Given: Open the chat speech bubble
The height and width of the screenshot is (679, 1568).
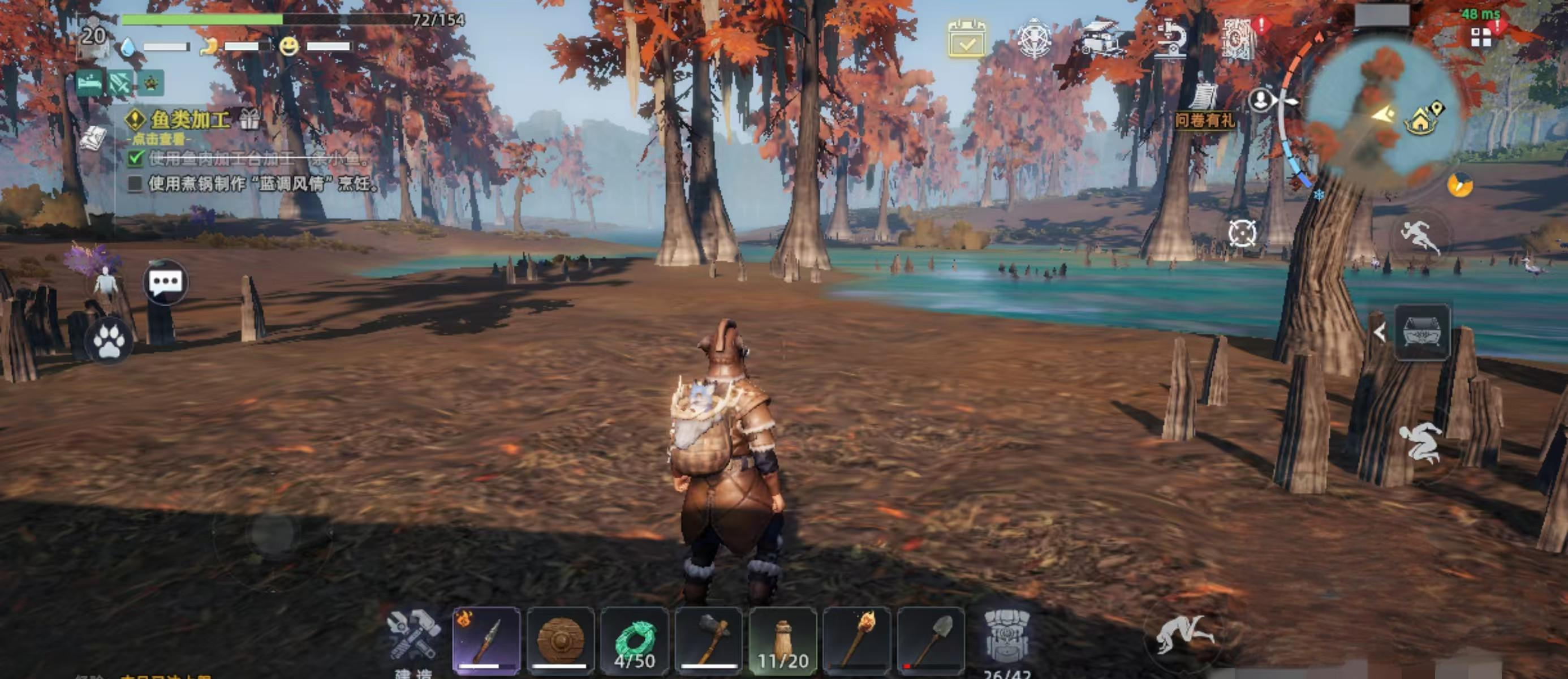Looking at the screenshot, I should coord(165,282).
